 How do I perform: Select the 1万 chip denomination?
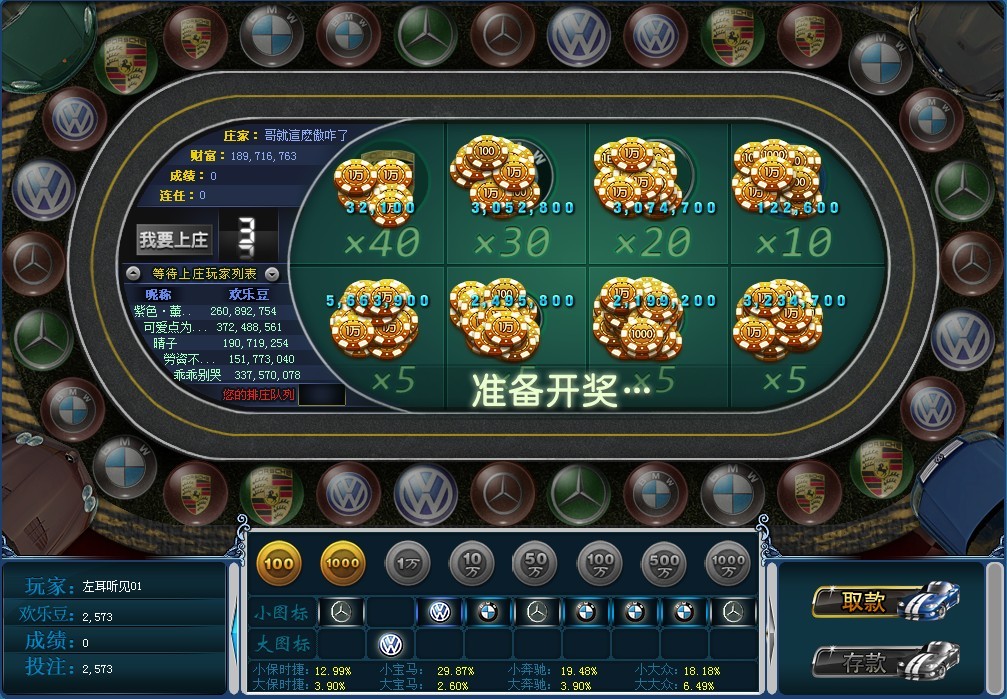point(407,564)
